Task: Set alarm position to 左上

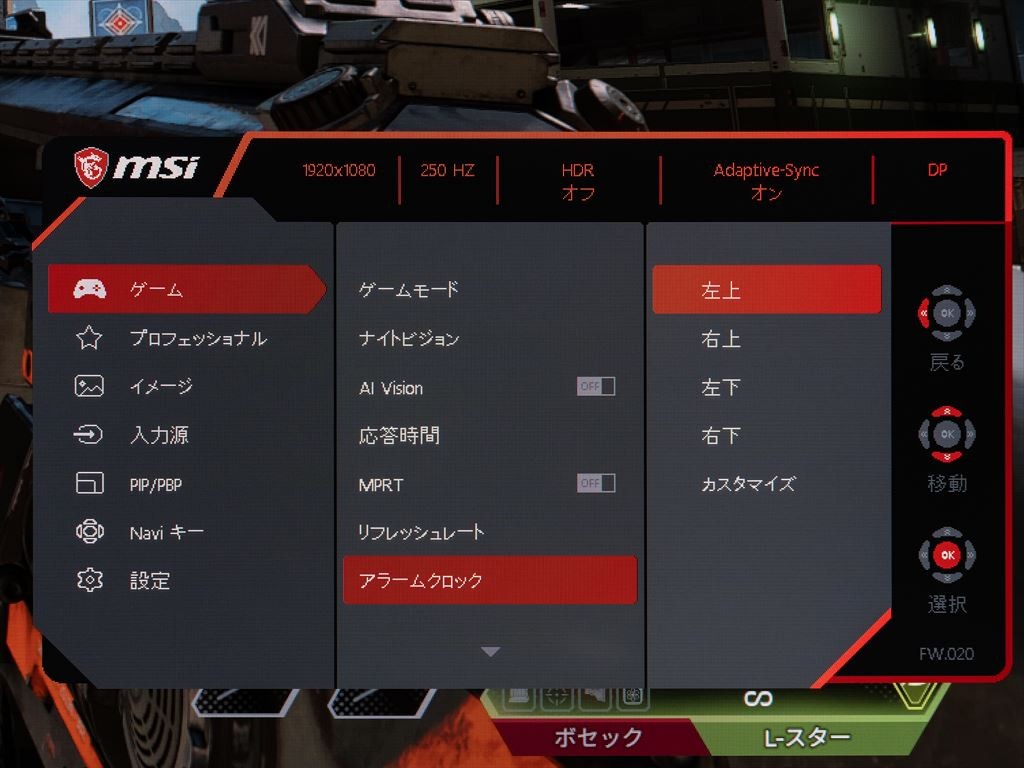Action: point(766,290)
